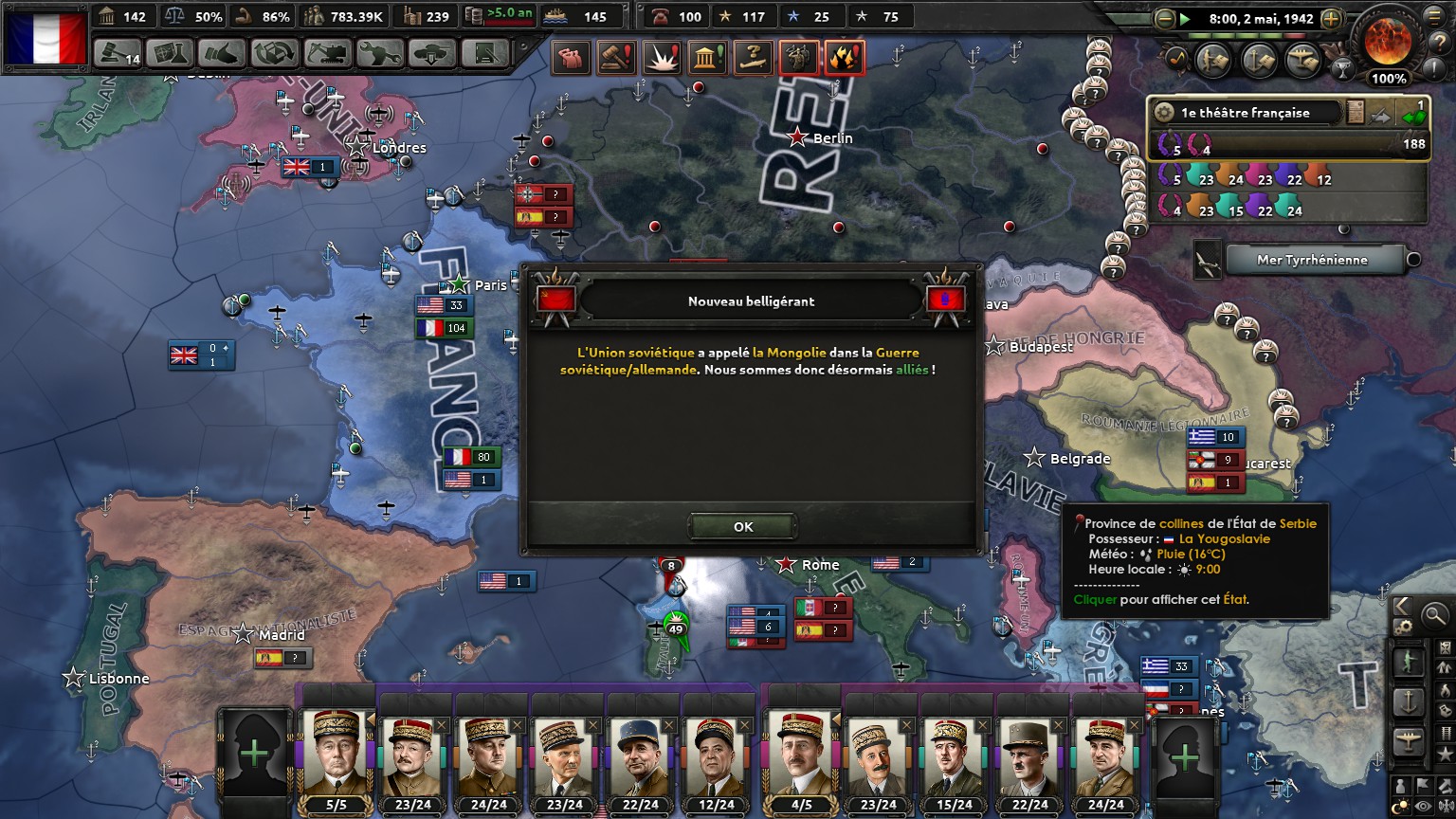Open the recruit and deploy tank menu
The image size is (1456, 819).
[431, 53]
